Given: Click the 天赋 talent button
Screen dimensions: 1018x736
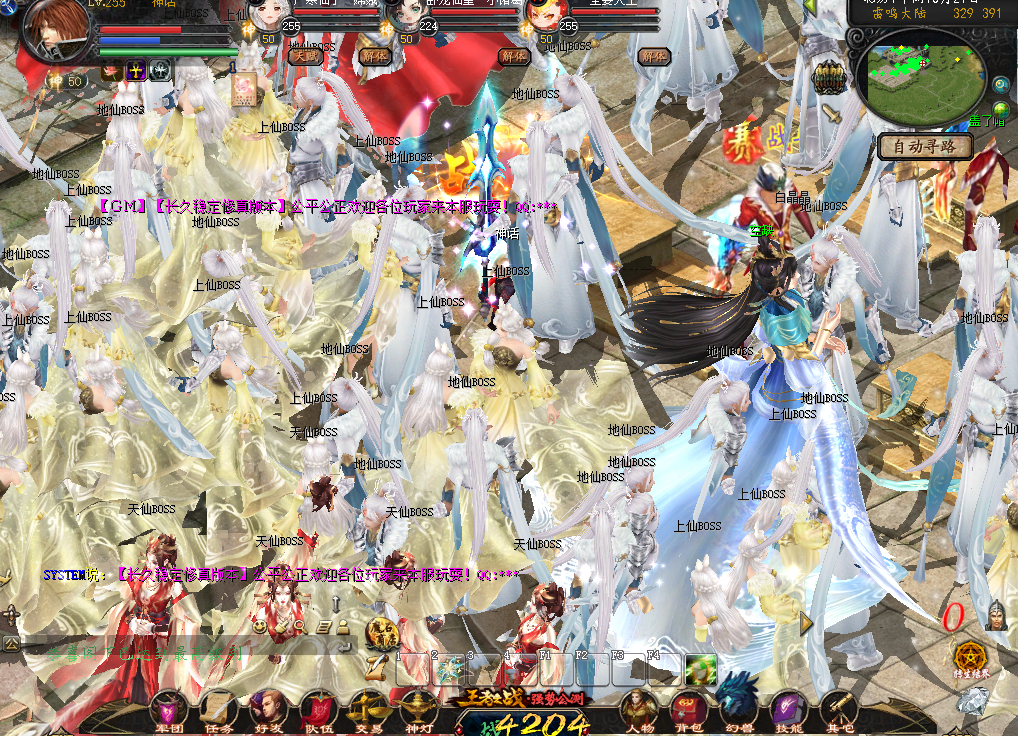Looking at the screenshot, I should (x=303, y=57).
